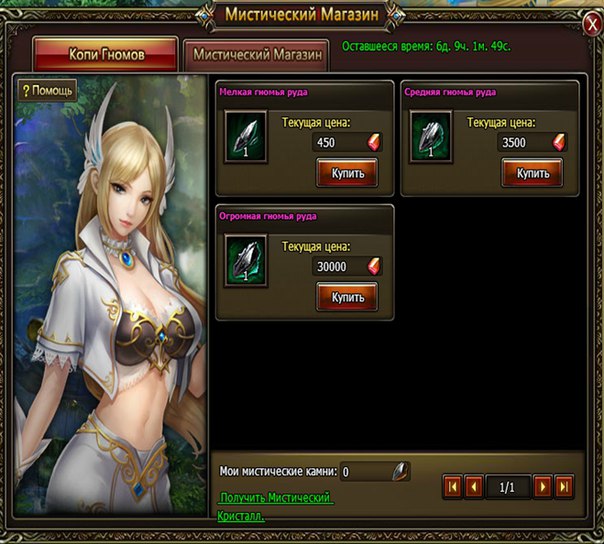Open the Получить Мистический Кристалл link
Viewport: 604px width, 544px height.
[x=275, y=506]
